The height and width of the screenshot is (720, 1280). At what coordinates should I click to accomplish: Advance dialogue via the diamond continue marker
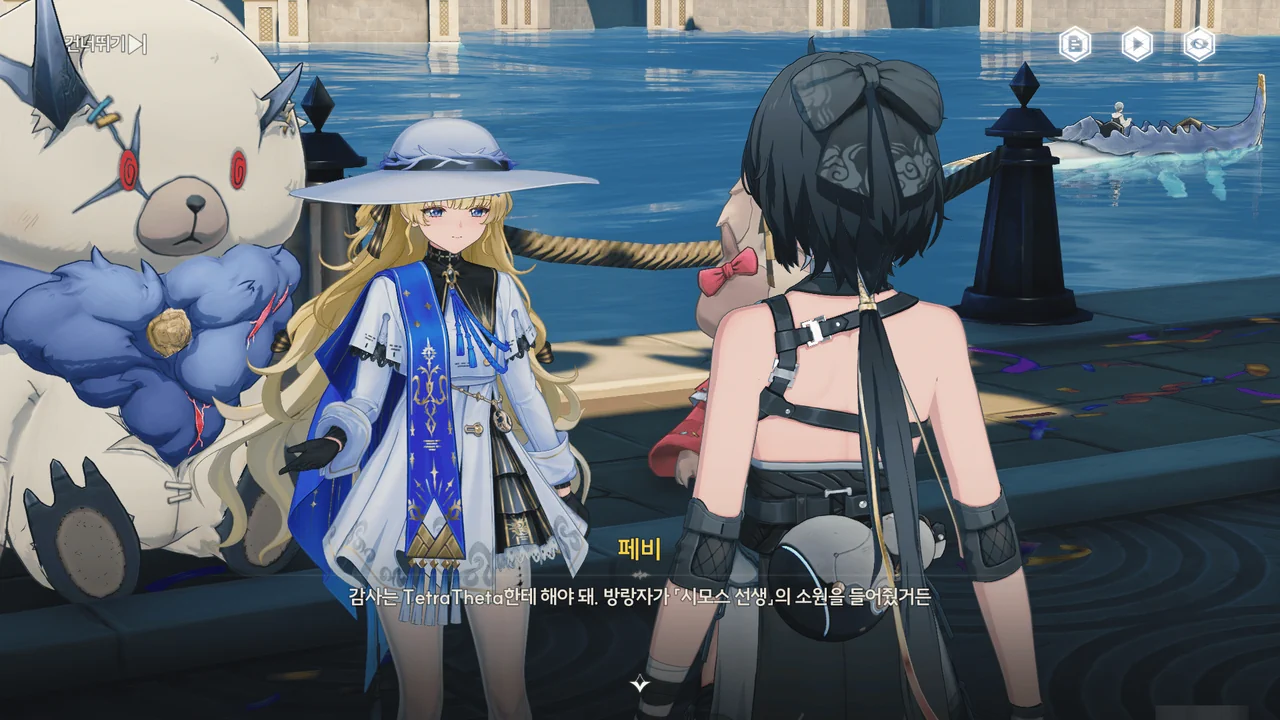640,685
